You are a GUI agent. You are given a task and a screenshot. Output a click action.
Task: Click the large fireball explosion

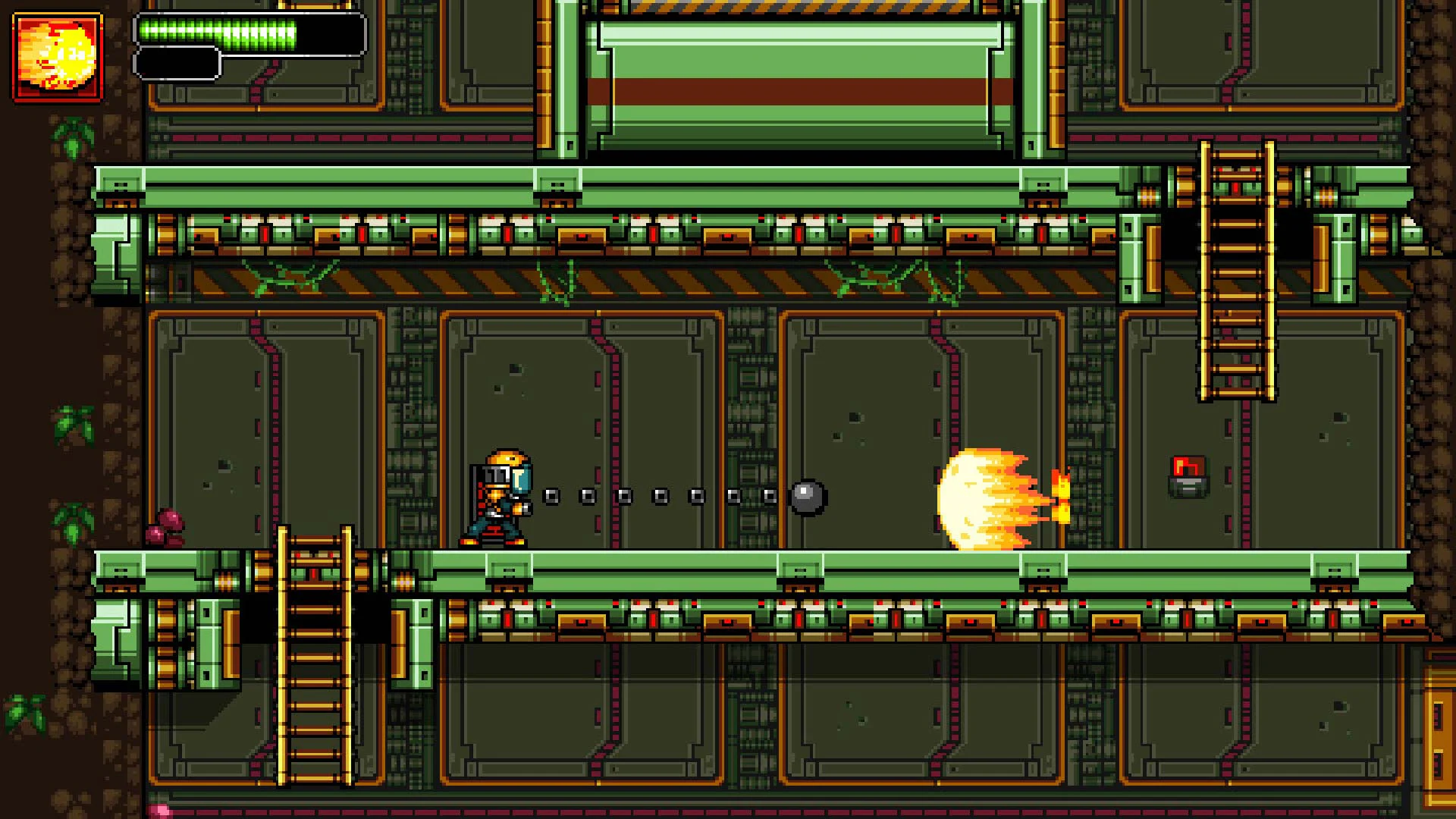986,493
